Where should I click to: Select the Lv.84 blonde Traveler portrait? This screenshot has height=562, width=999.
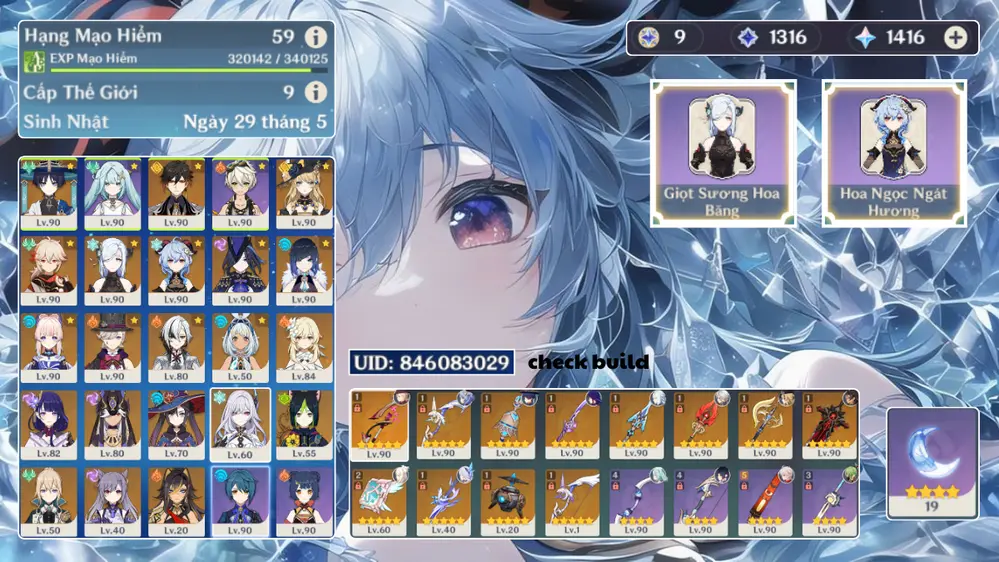[304, 347]
